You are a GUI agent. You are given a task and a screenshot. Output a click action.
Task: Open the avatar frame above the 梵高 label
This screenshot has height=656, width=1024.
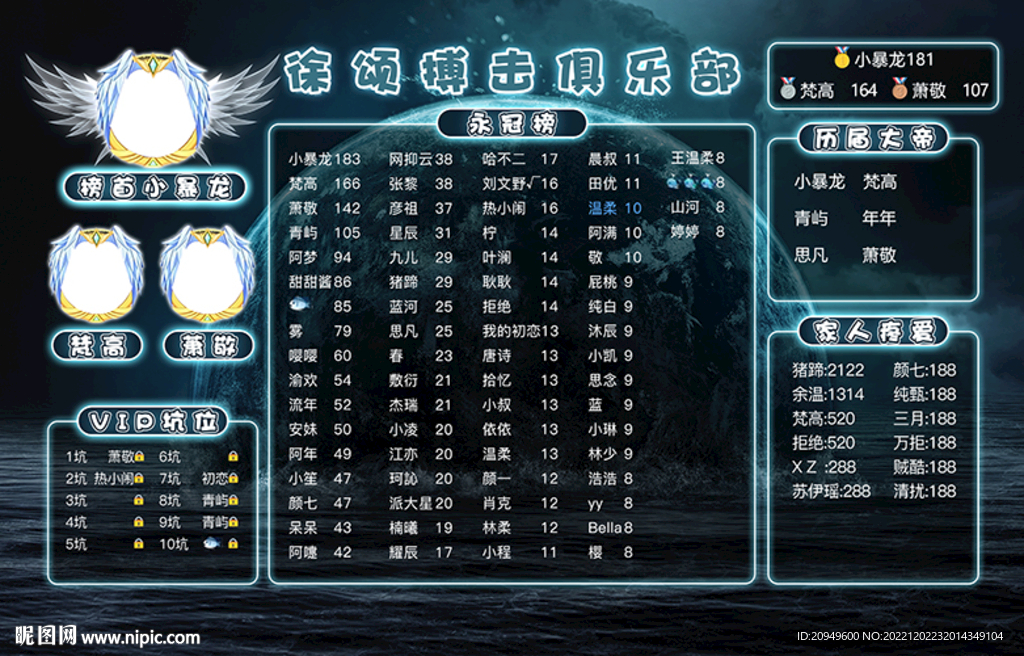coord(96,274)
